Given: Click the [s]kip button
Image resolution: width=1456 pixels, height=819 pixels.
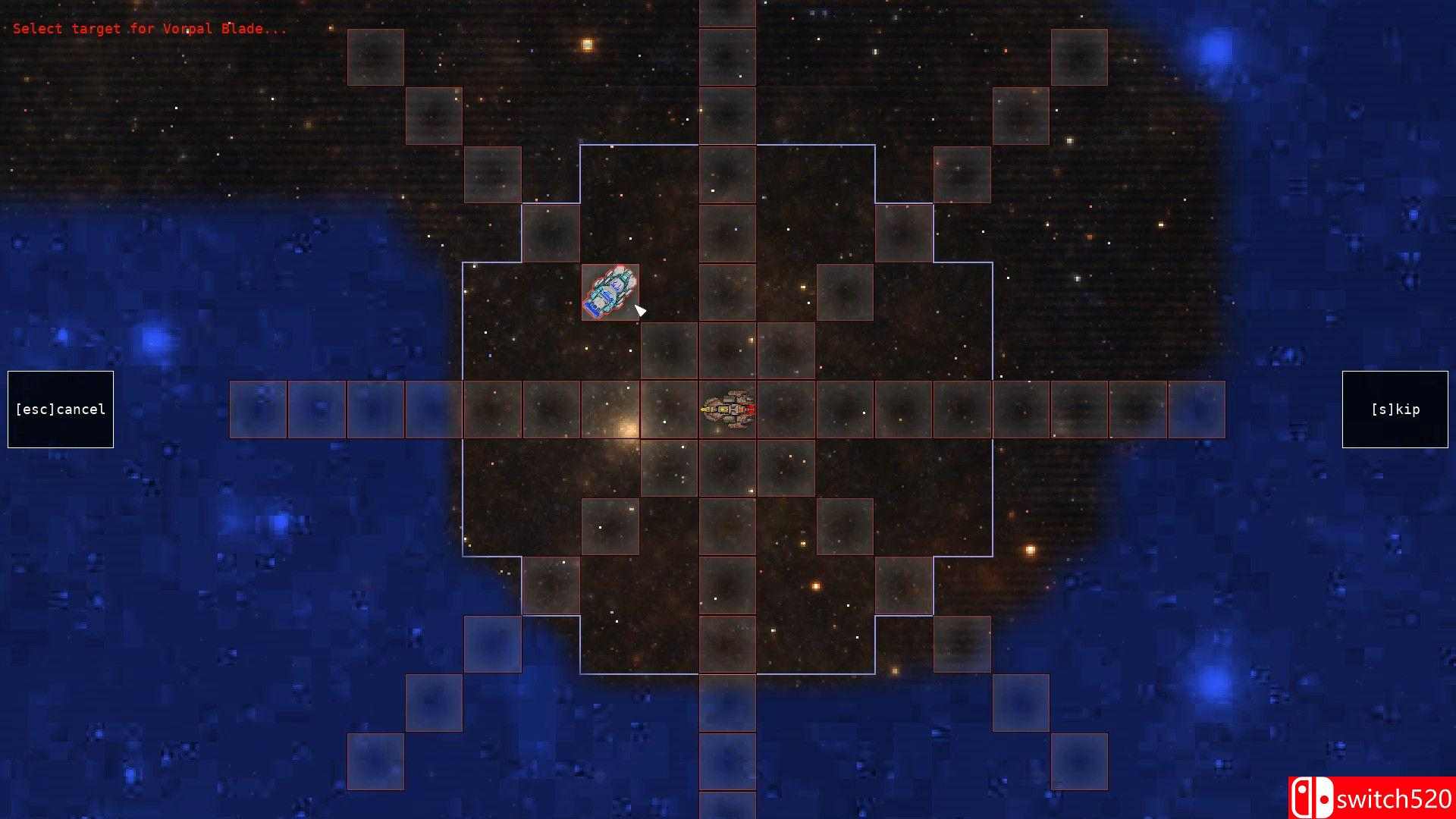Looking at the screenshot, I should coord(1395,409).
